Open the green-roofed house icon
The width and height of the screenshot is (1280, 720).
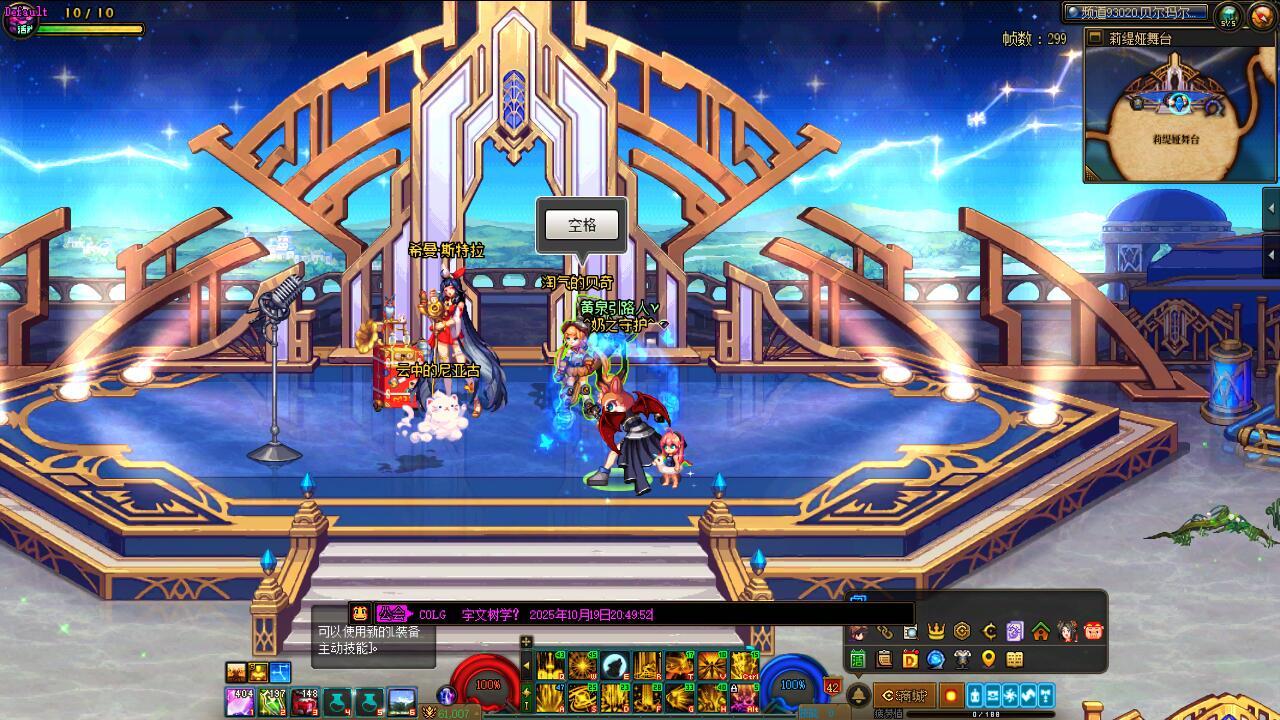pyautogui.click(x=1041, y=631)
